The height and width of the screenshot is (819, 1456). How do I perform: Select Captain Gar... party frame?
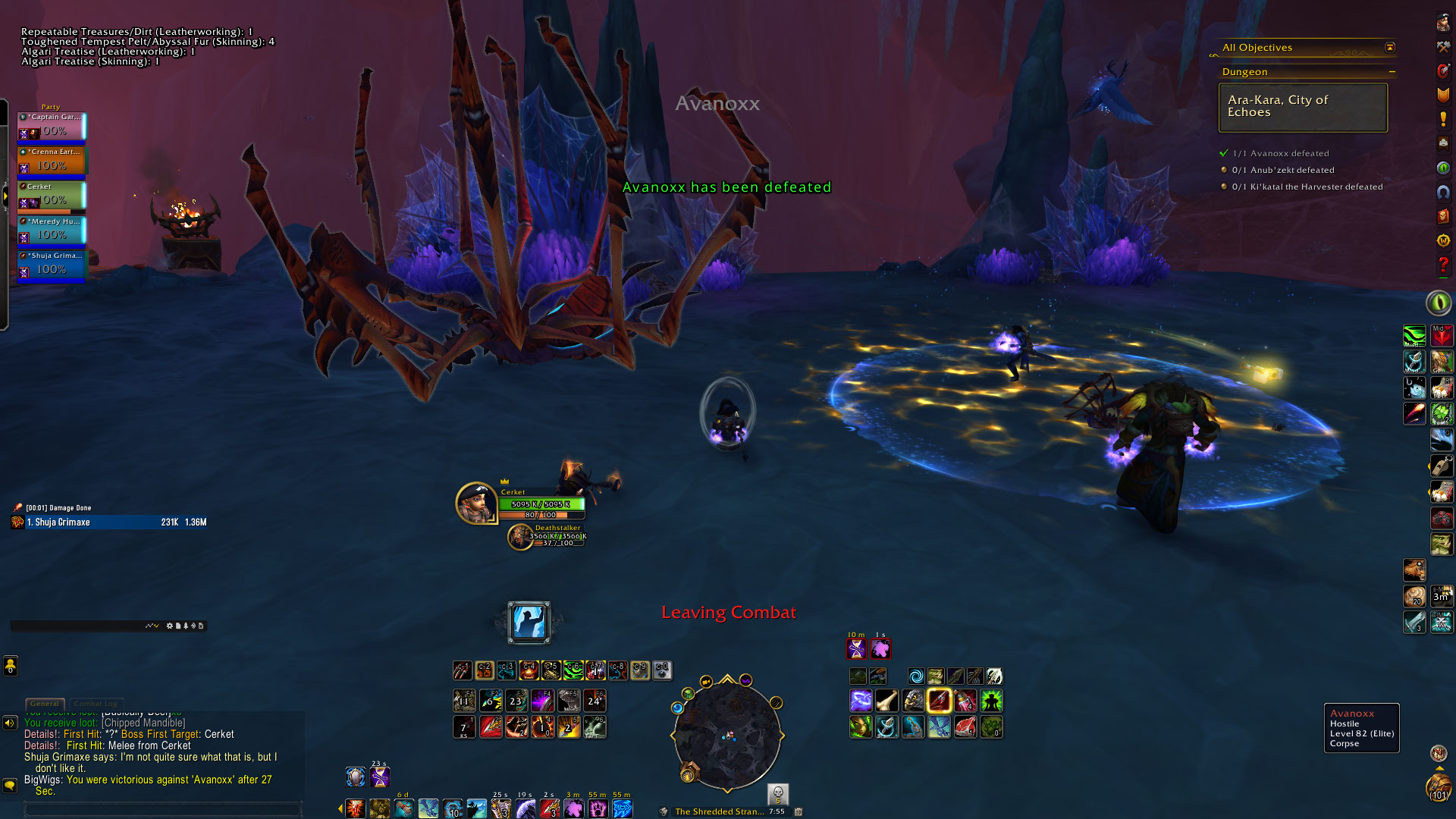[x=52, y=127]
